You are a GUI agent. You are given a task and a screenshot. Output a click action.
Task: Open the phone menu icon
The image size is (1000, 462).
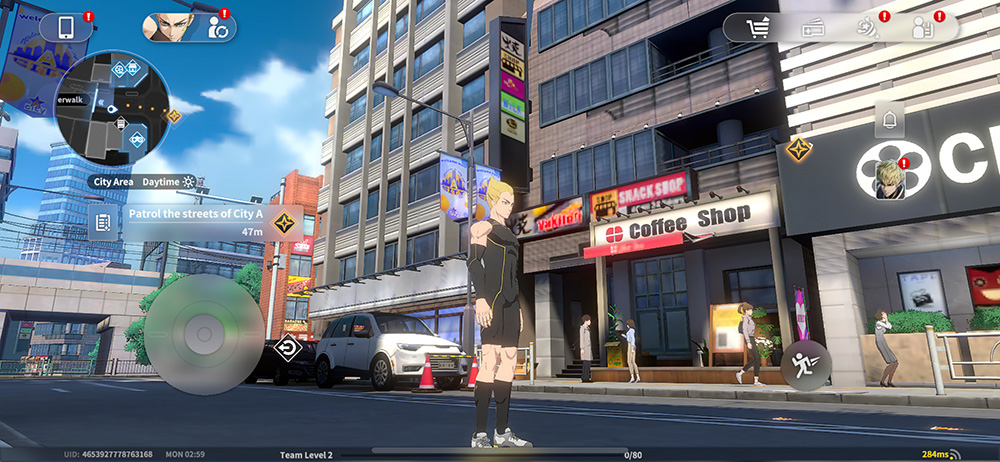point(68,27)
